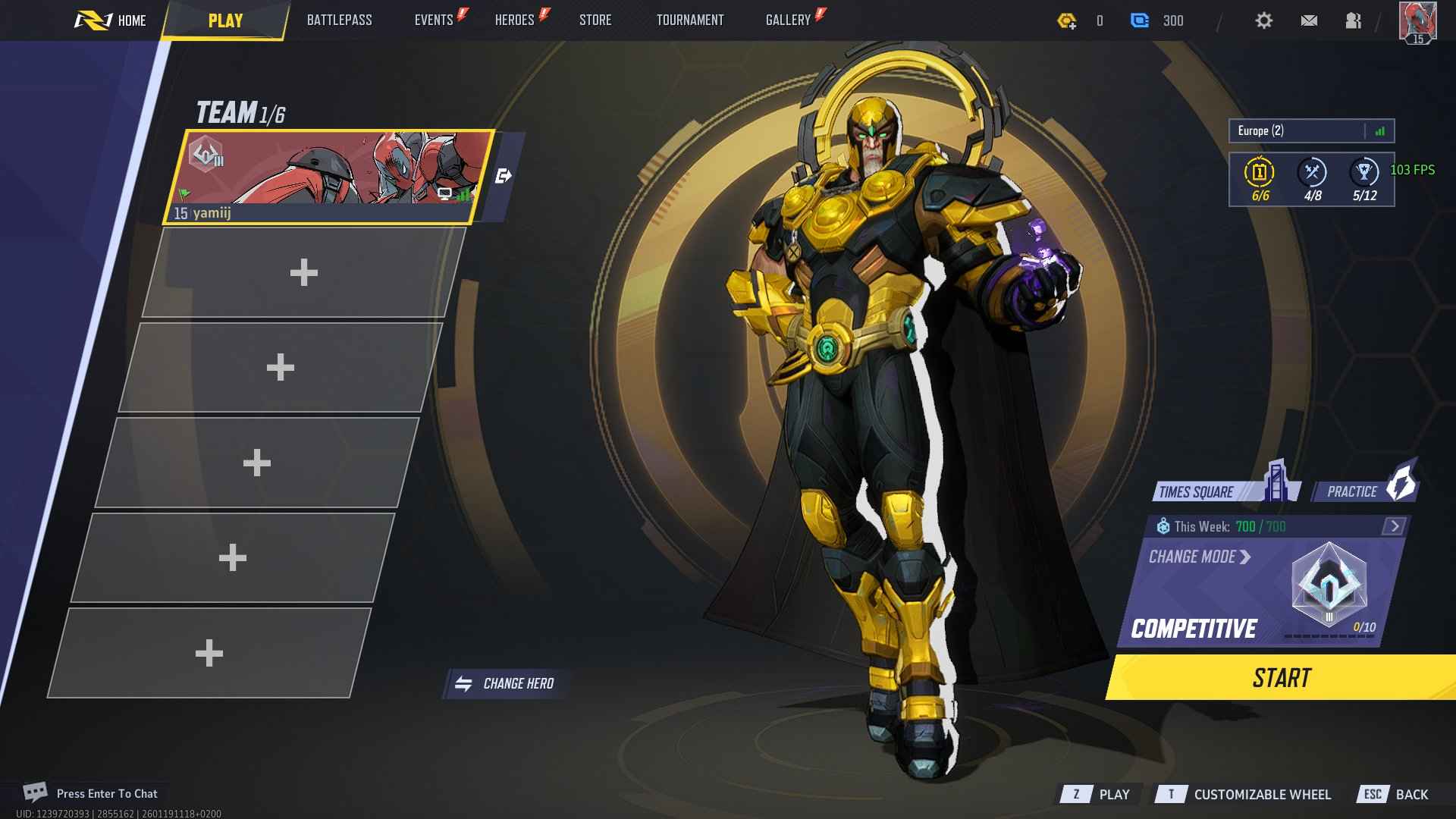The width and height of the screenshot is (1456, 819).
Task: Open your profile avatar portrait
Action: point(1417,20)
